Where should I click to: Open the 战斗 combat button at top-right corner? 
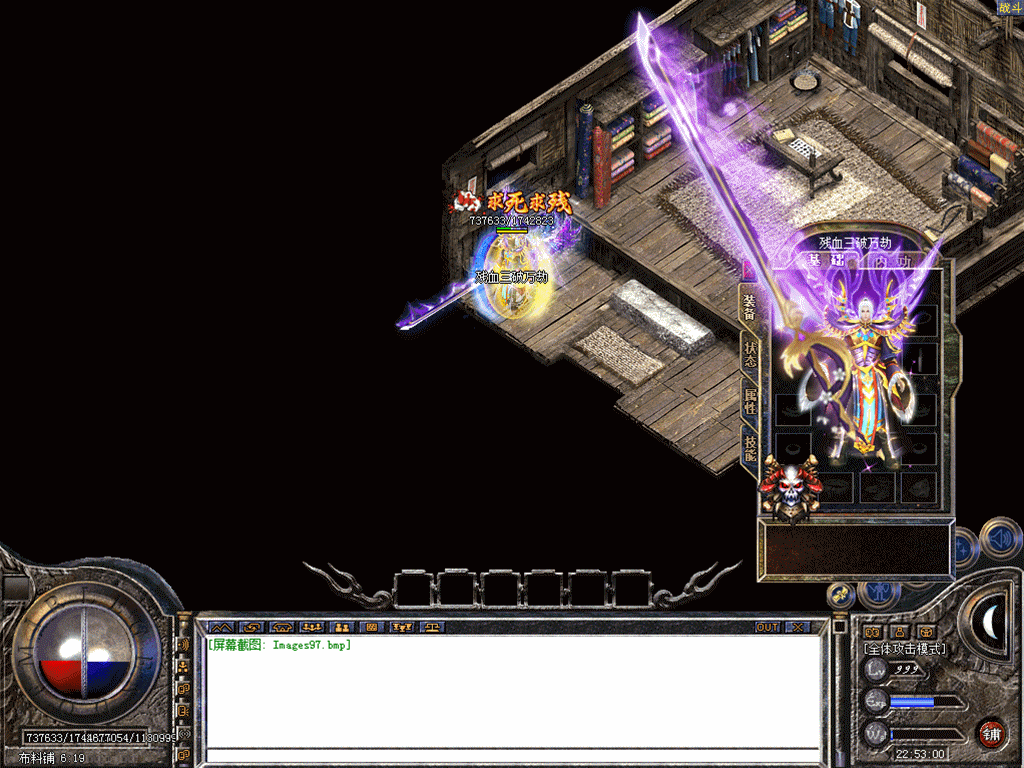tap(1010, 8)
